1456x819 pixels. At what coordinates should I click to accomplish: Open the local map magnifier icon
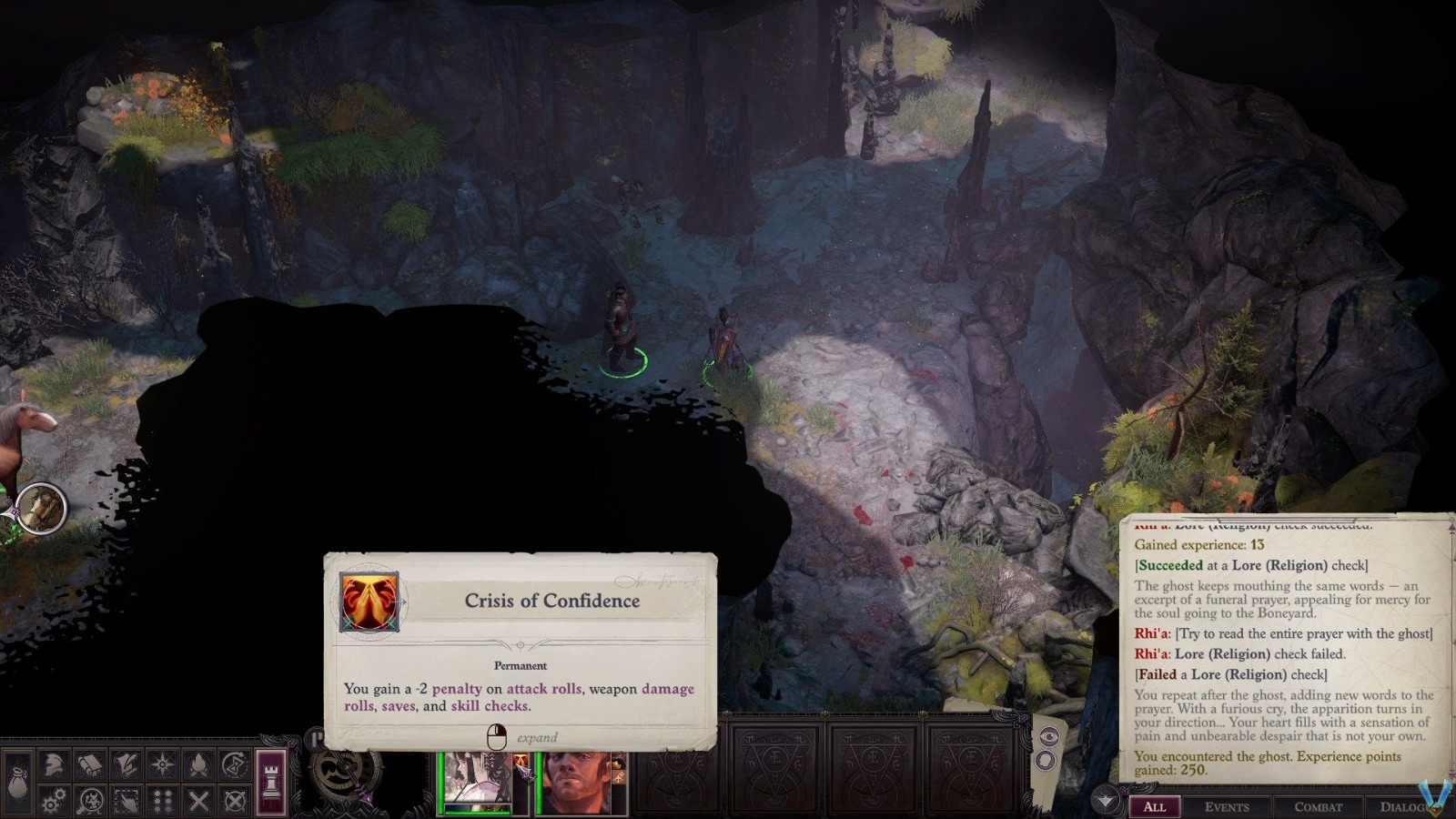90,801
